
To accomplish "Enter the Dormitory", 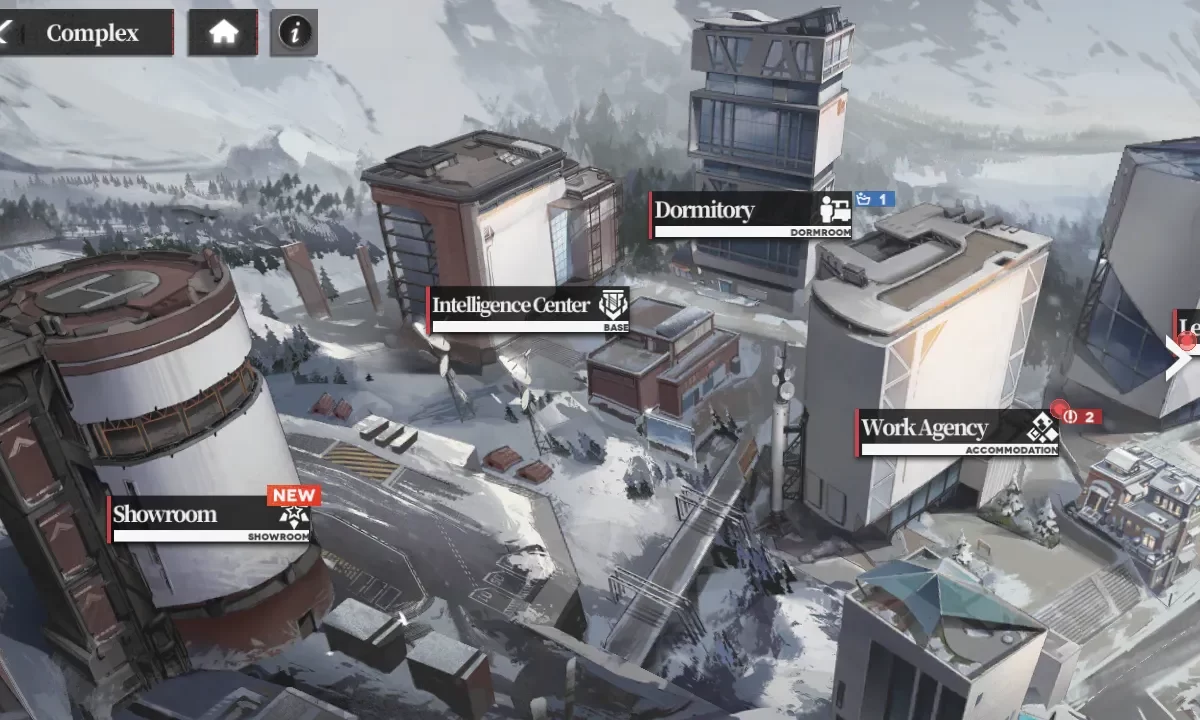I will pyautogui.click(x=751, y=214).
